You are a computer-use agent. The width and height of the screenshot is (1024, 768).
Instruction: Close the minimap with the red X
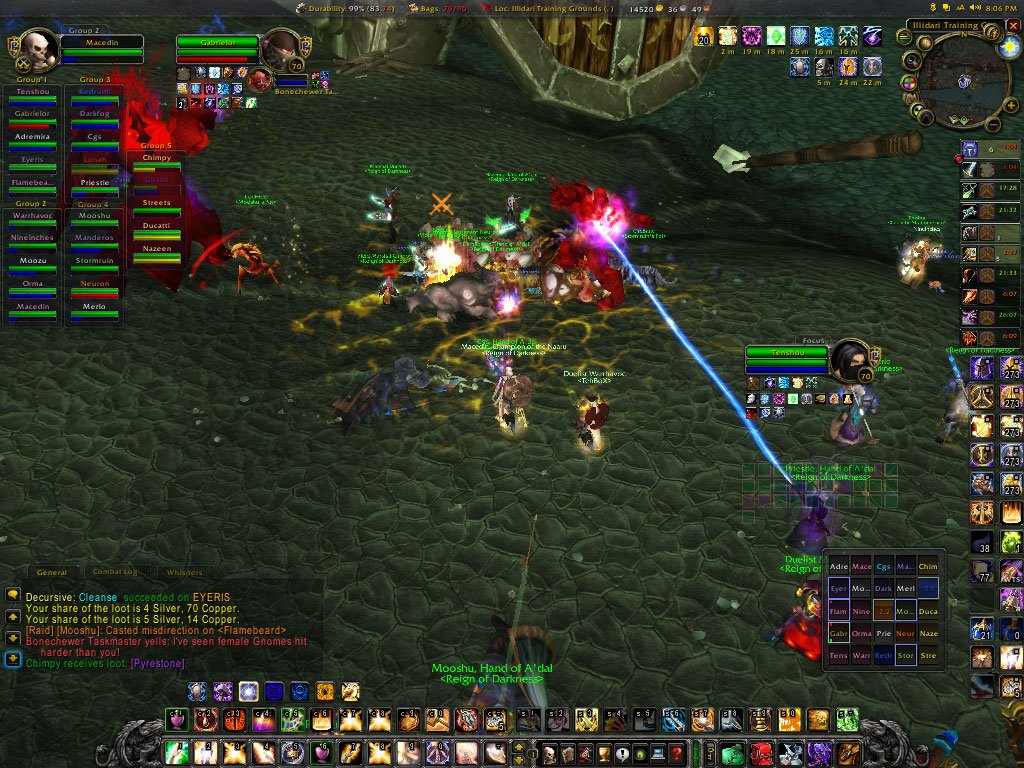click(x=1013, y=24)
